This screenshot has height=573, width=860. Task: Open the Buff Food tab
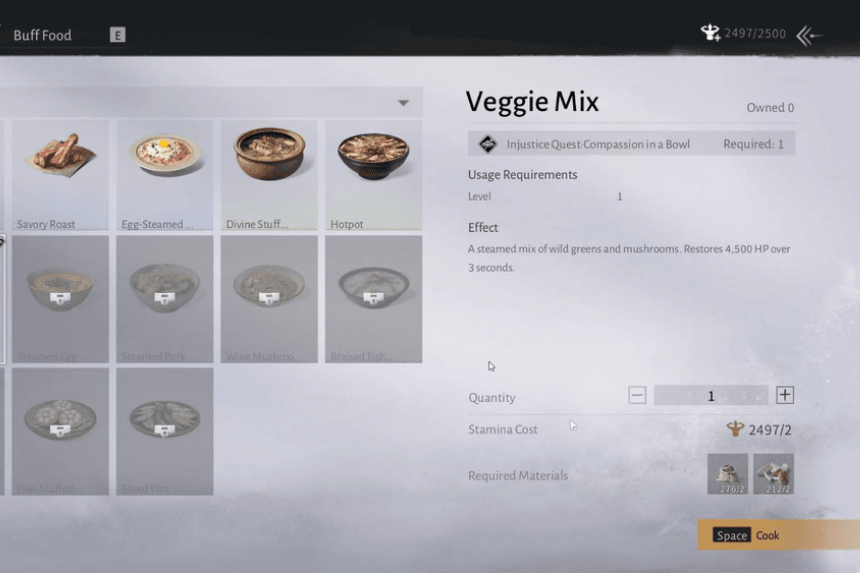(x=42, y=35)
